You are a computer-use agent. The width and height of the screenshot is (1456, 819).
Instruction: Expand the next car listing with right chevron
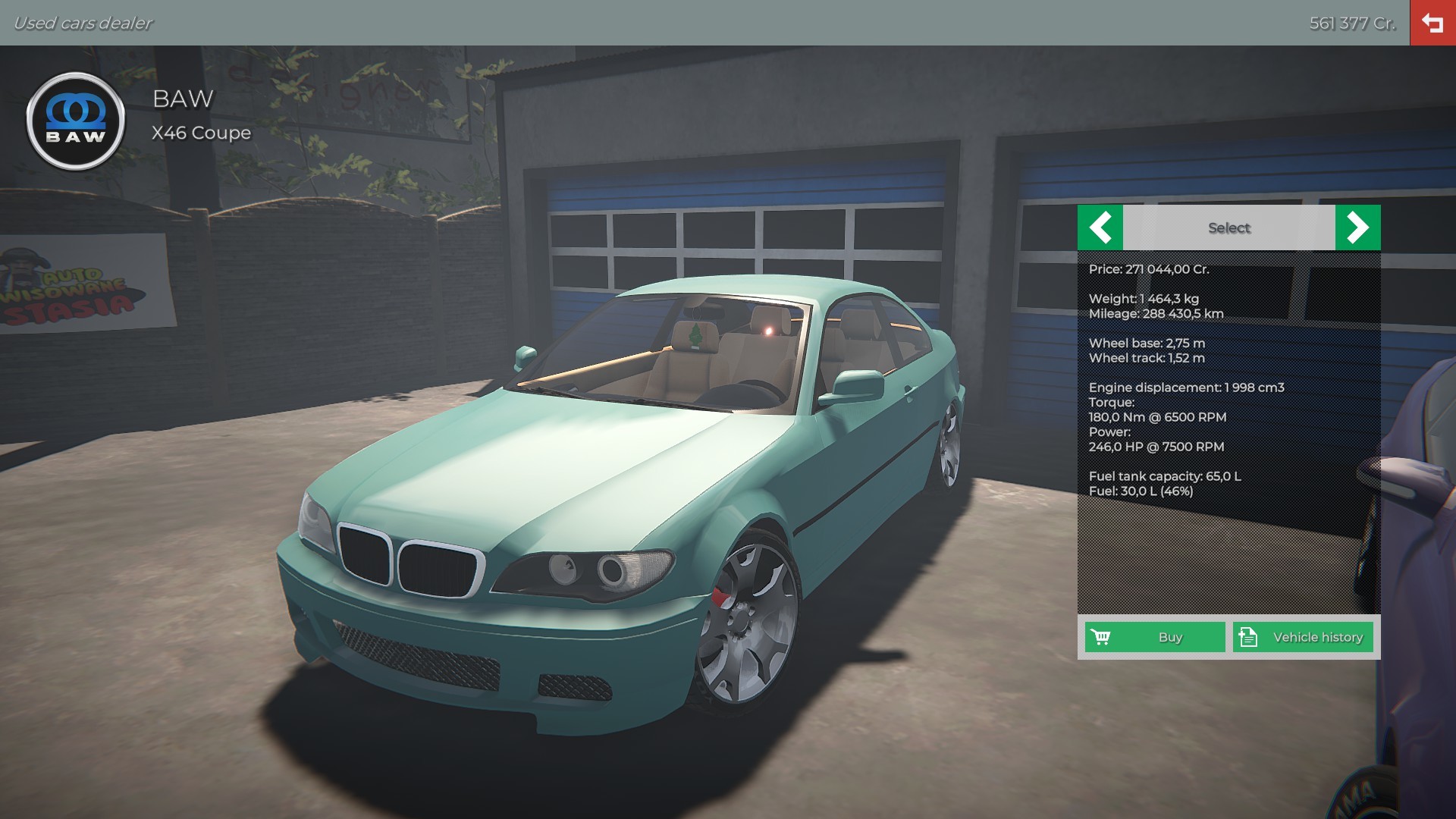[1358, 227]
